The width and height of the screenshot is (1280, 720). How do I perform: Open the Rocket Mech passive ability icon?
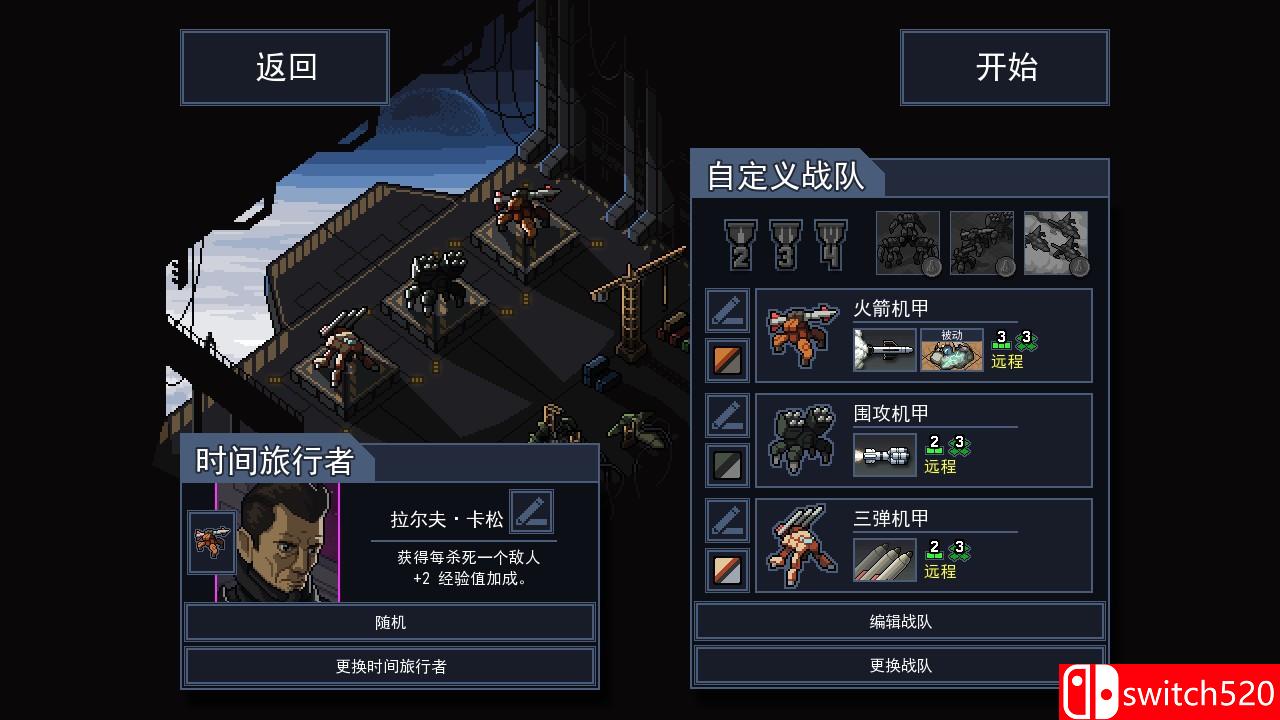[952, 350]
